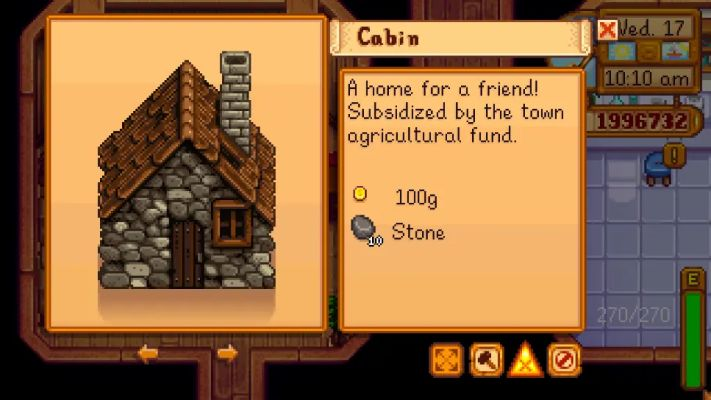This screenshot has height=400, width=711.
Task: Open the journal exclamation mark icon
Action: click(x=676, y=155)
